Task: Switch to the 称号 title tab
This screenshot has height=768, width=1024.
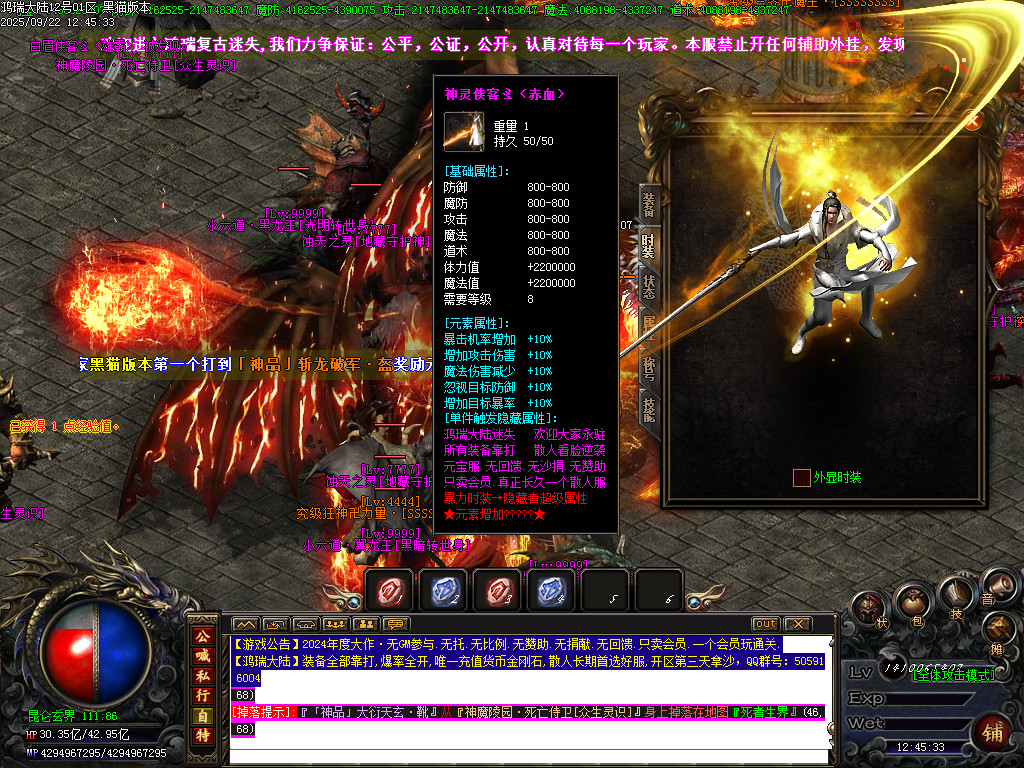Action: 649,368
